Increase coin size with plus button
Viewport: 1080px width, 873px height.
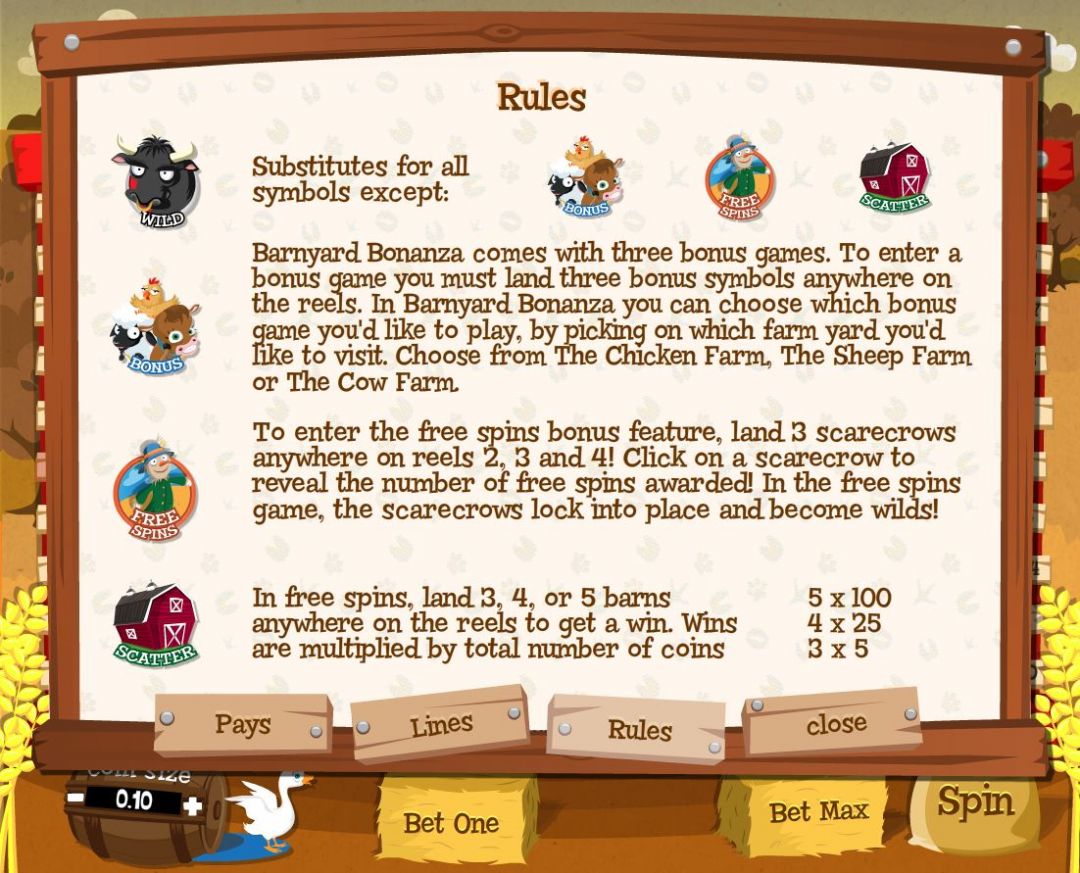(x=193, y=805)
